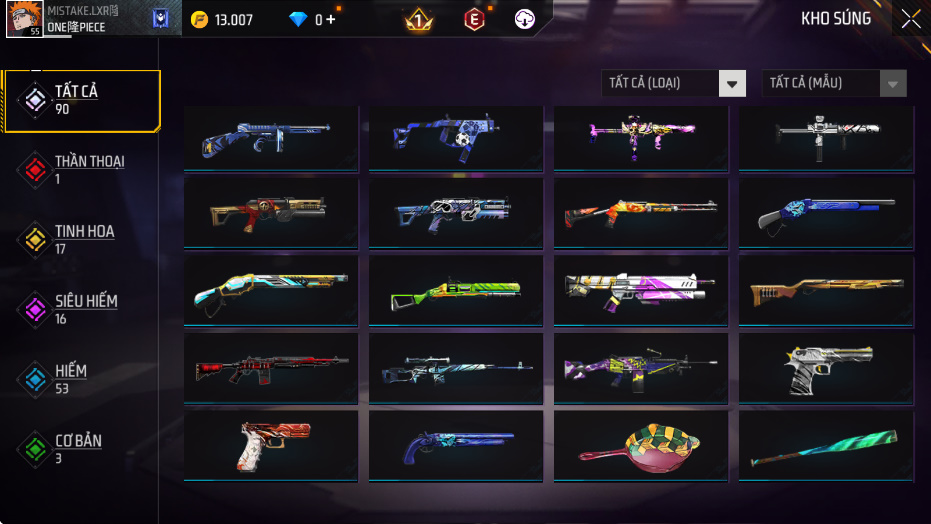Select the white and gold Desert Eagle skin
931x524 pixels.
(x=825, y=369)
